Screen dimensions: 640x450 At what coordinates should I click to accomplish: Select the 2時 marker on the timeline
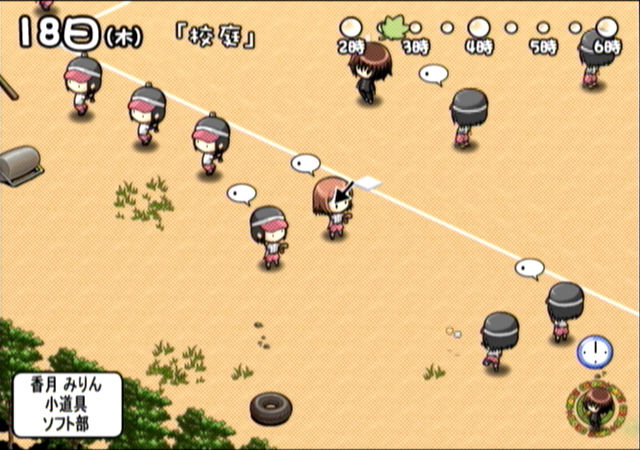click(351, 27)
